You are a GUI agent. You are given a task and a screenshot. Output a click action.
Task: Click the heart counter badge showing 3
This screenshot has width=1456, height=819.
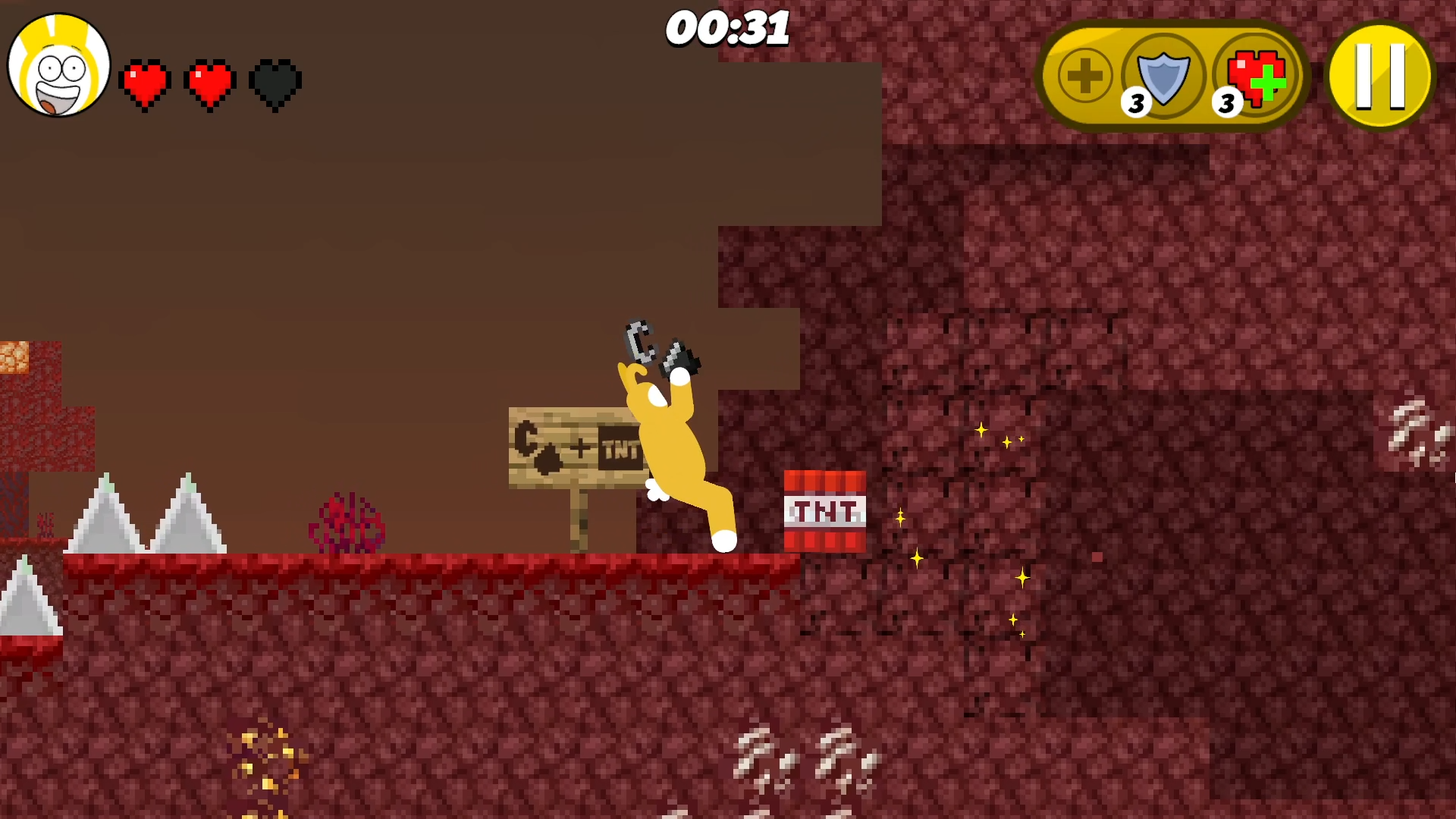1226,102
